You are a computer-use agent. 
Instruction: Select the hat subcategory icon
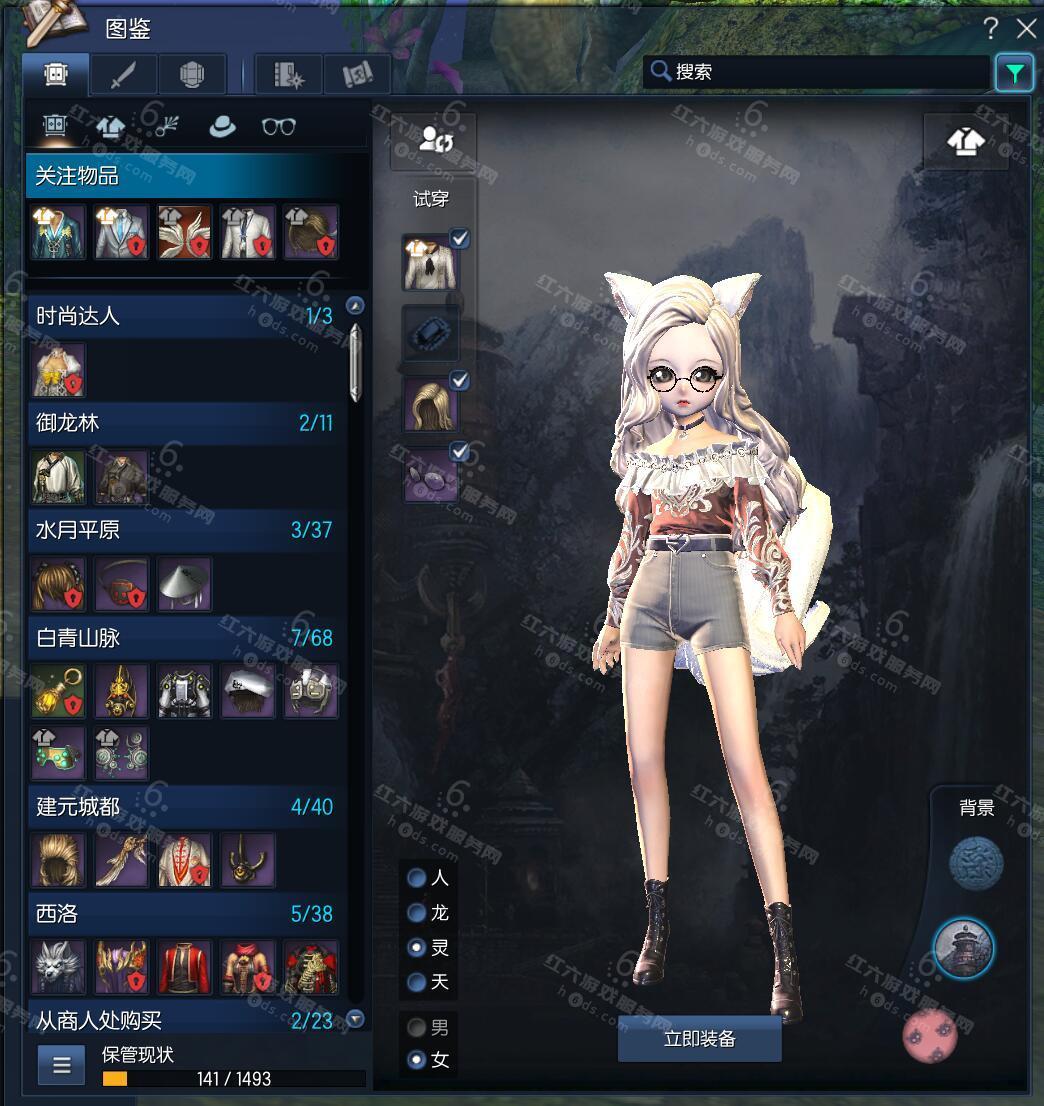click(221, 127)
